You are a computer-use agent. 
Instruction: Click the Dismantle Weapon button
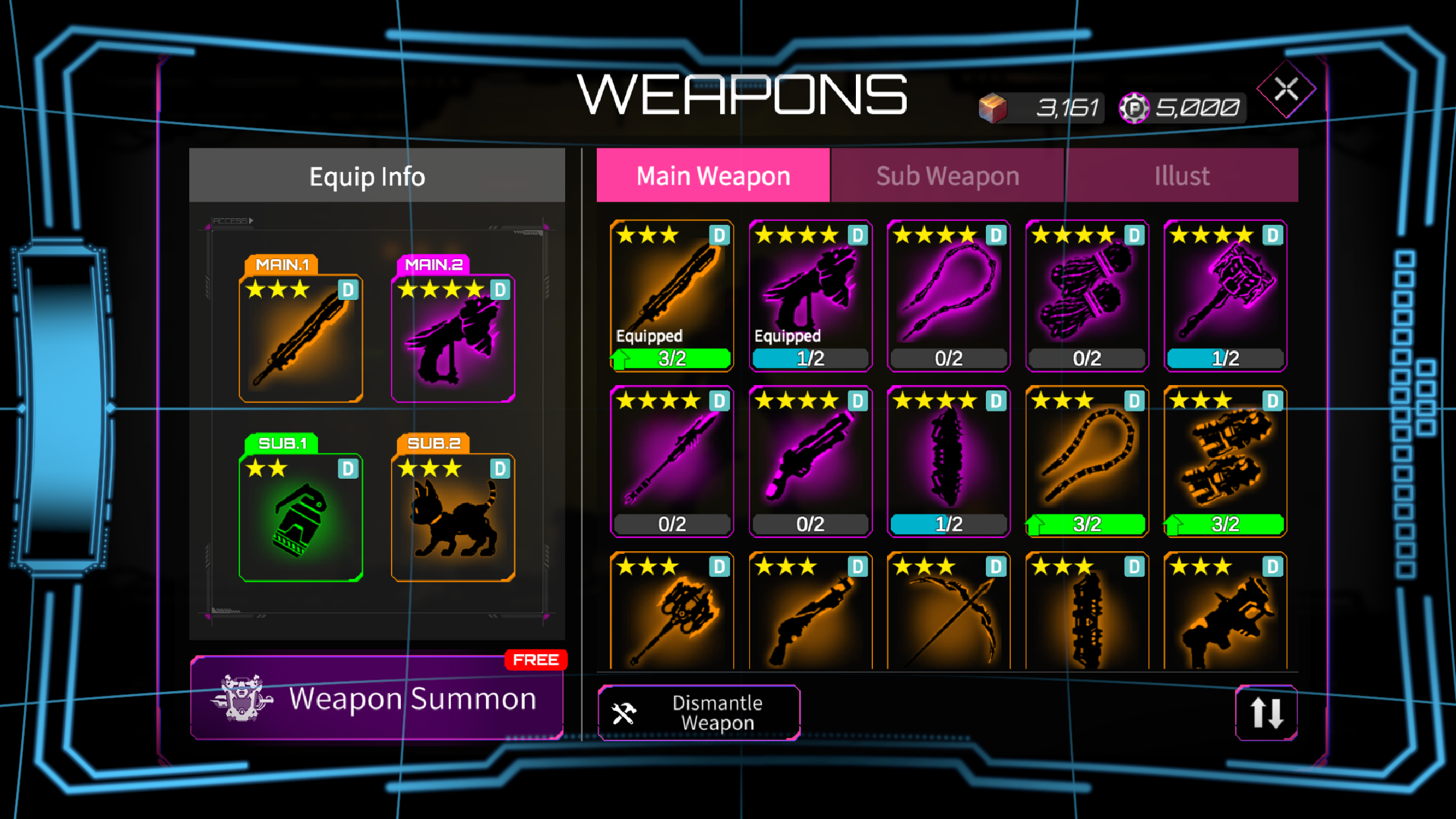[x=699, y=713]
